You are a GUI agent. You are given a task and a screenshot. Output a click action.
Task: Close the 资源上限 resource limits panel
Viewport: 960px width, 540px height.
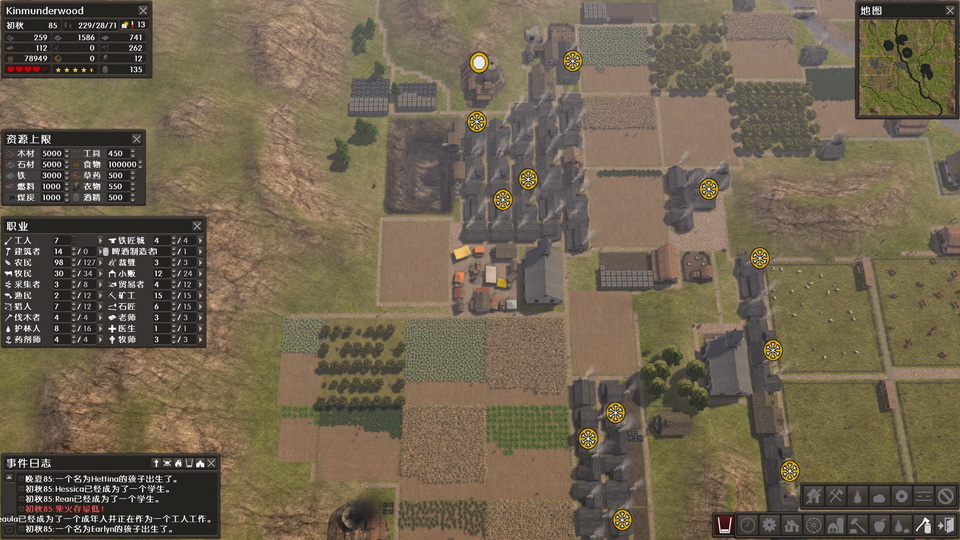point(137,138)
